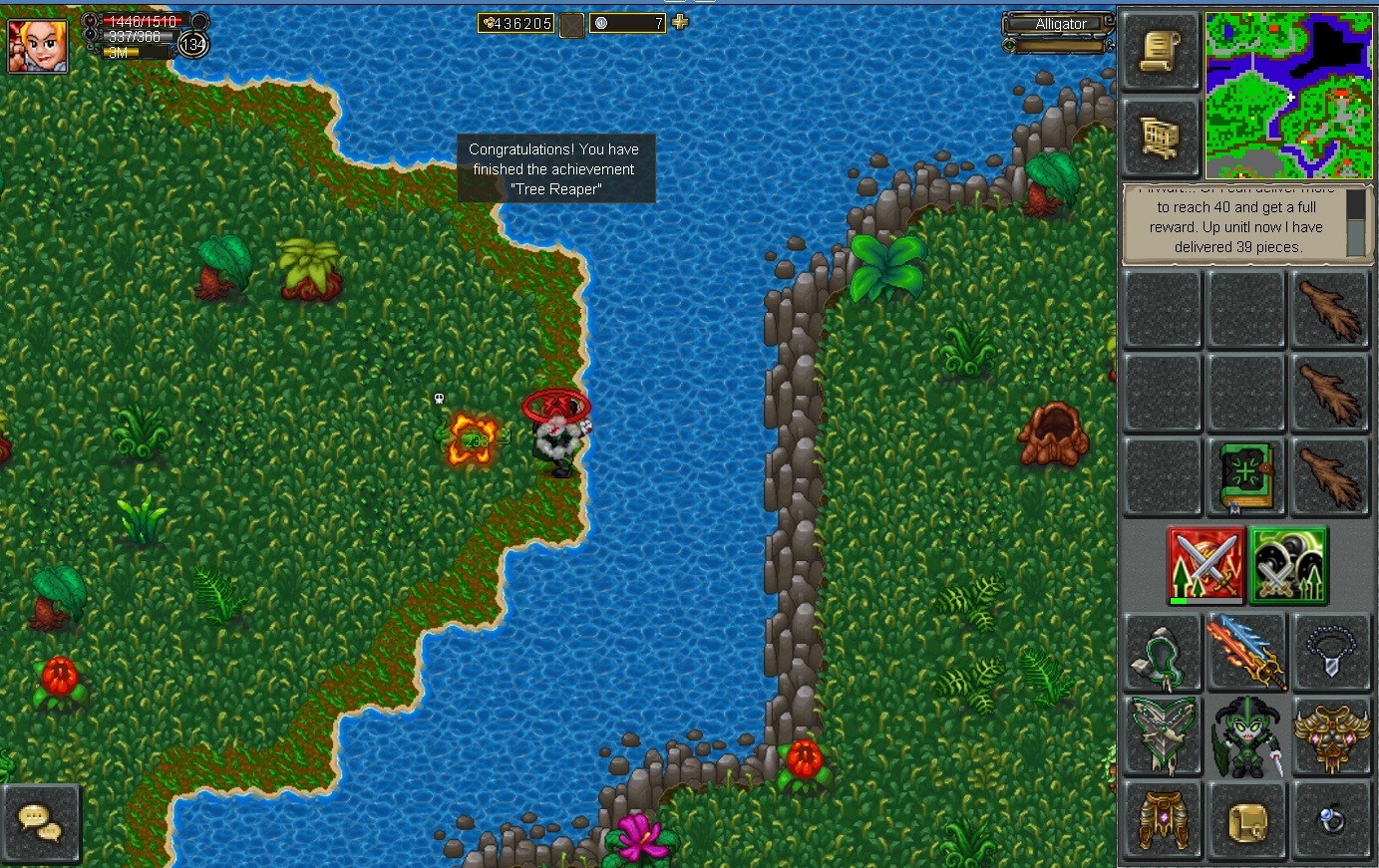Select the green hood helmet slot

[x=1162, y=652]
